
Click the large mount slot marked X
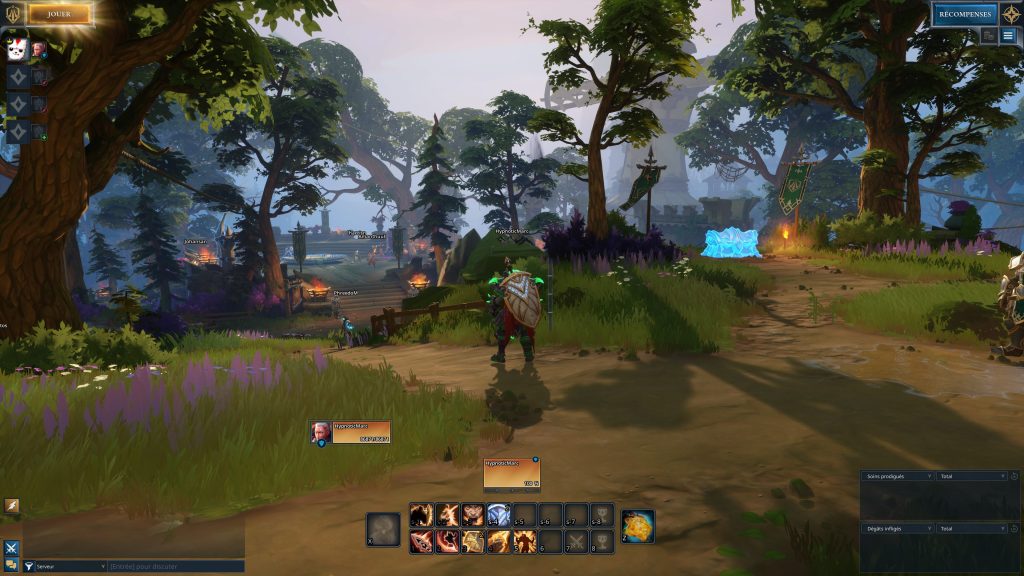[383, 529]
